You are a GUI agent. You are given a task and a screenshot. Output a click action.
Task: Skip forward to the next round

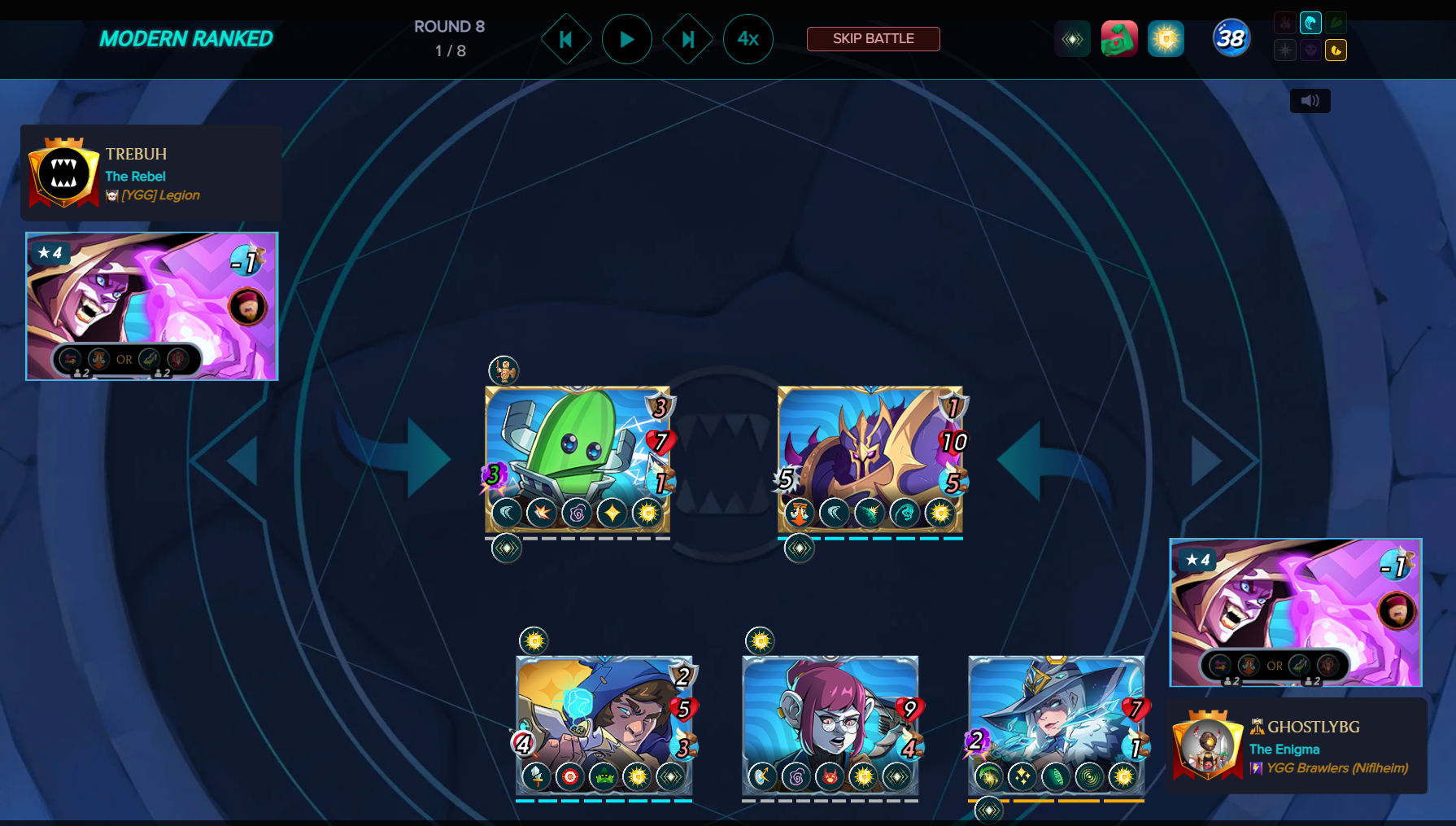(687, 39)
